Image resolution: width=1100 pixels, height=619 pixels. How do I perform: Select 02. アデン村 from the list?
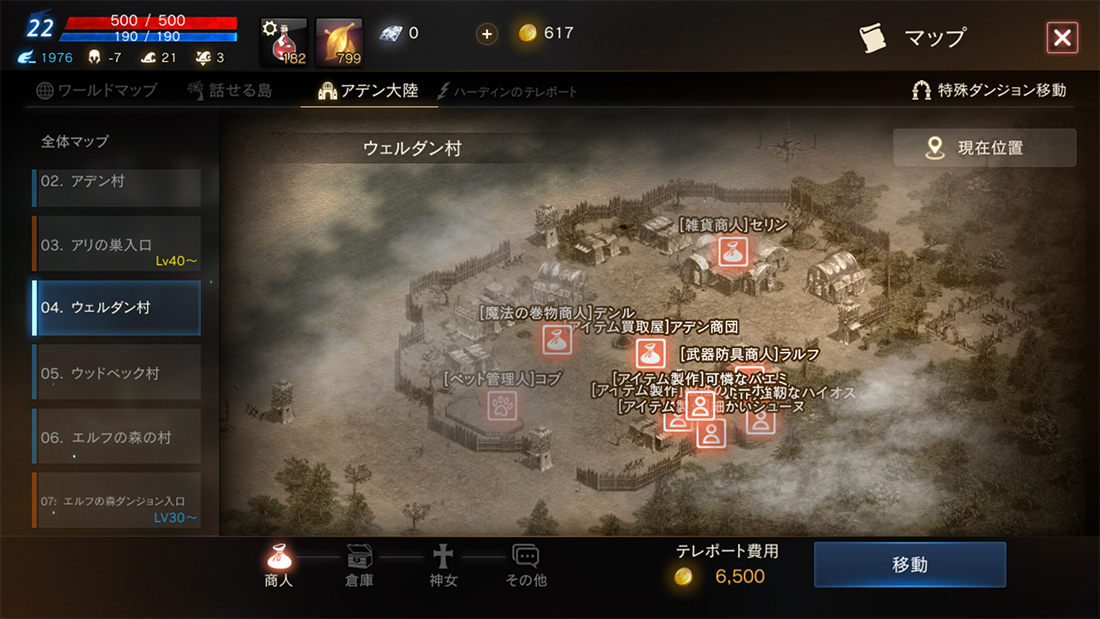[x=116, y=183]
